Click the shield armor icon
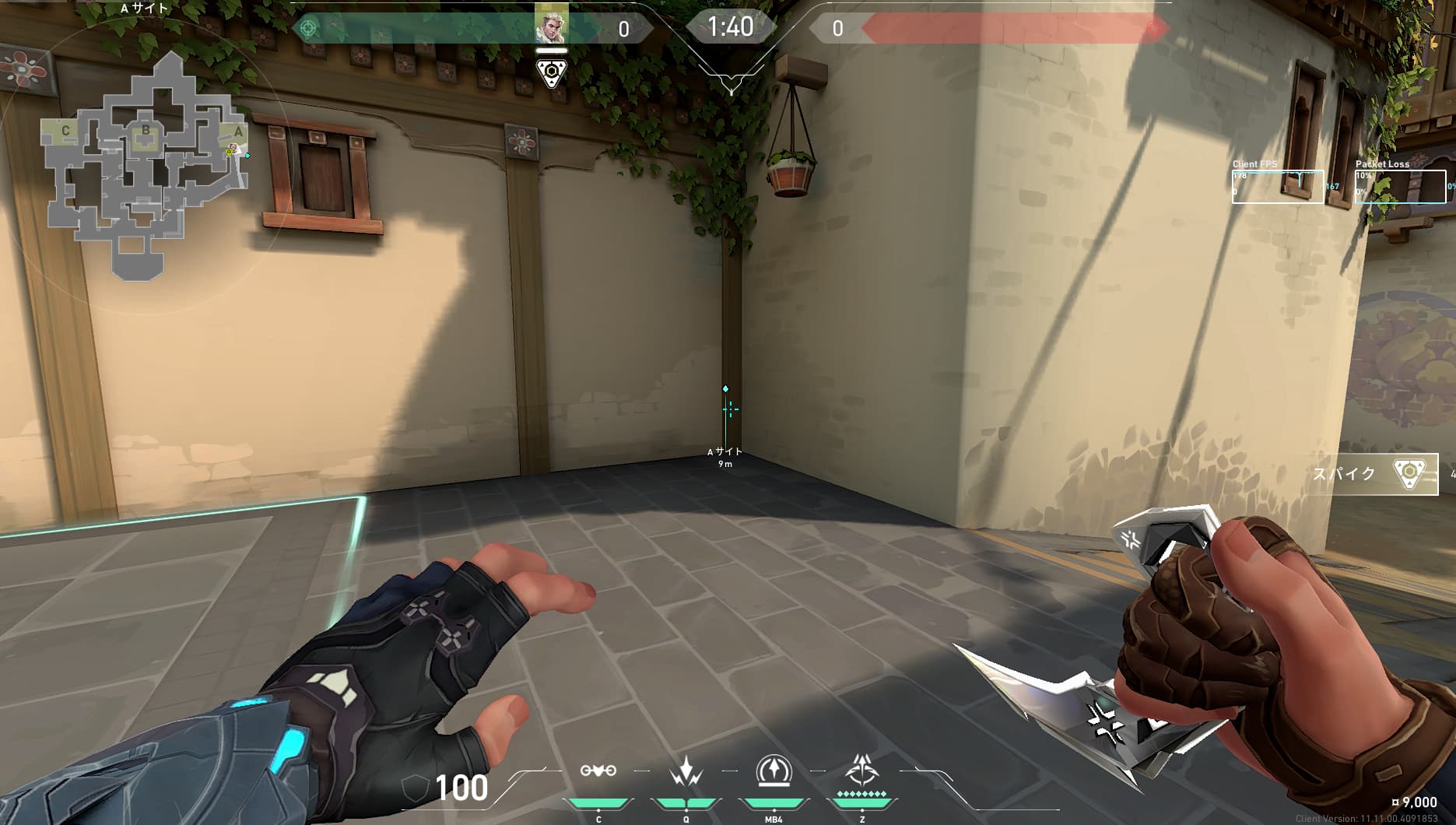The image size is (1456, 825). pos(415,788)
